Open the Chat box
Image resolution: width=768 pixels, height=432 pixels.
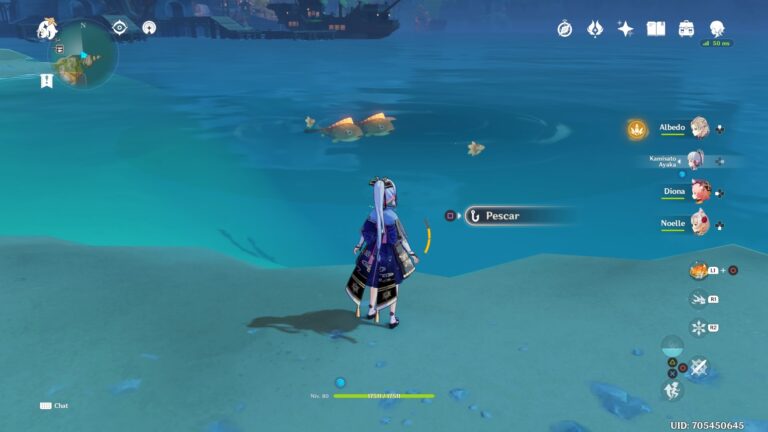click(54, 406)
